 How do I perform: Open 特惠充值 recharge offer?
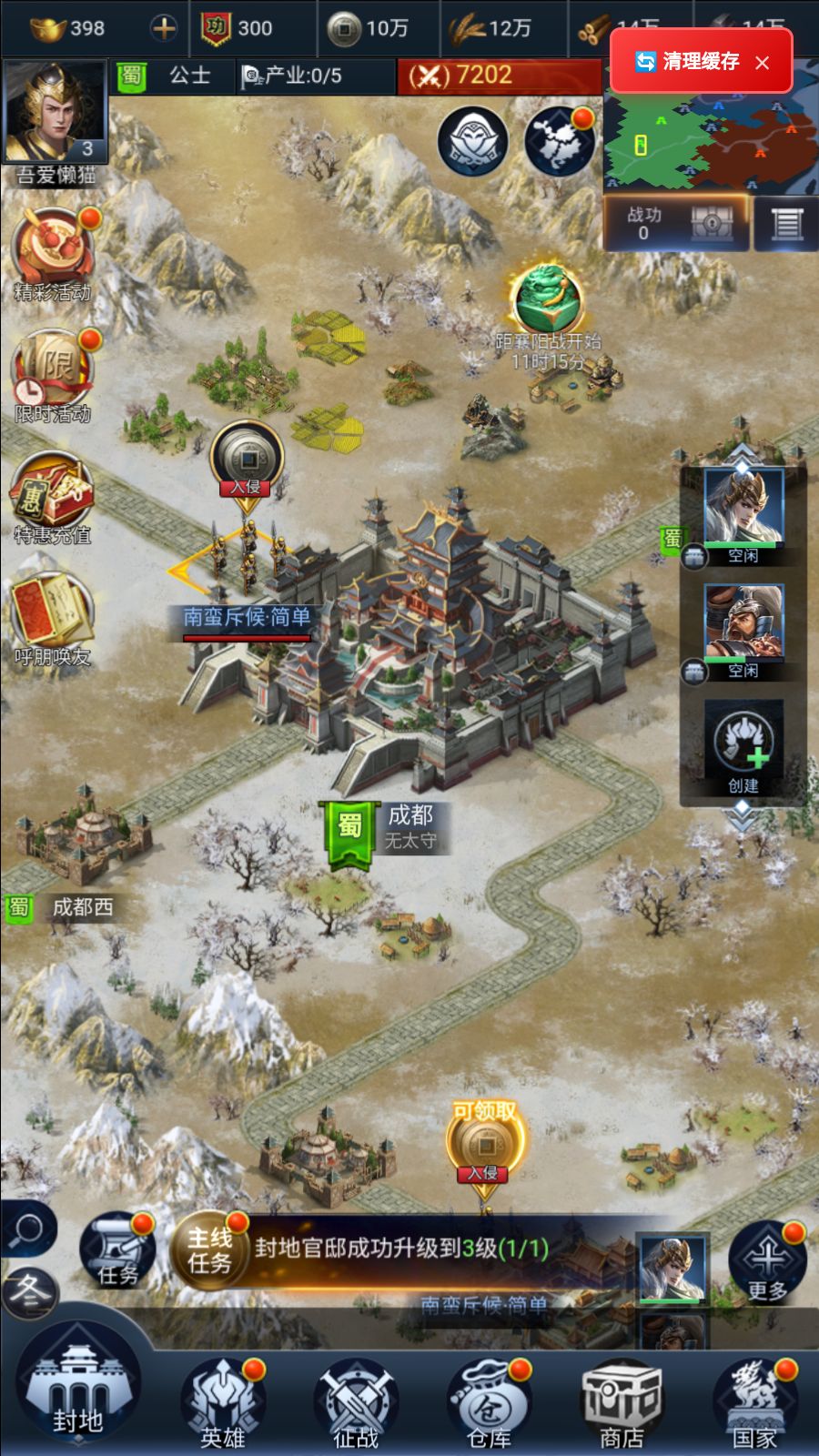[x=53, y=498]
